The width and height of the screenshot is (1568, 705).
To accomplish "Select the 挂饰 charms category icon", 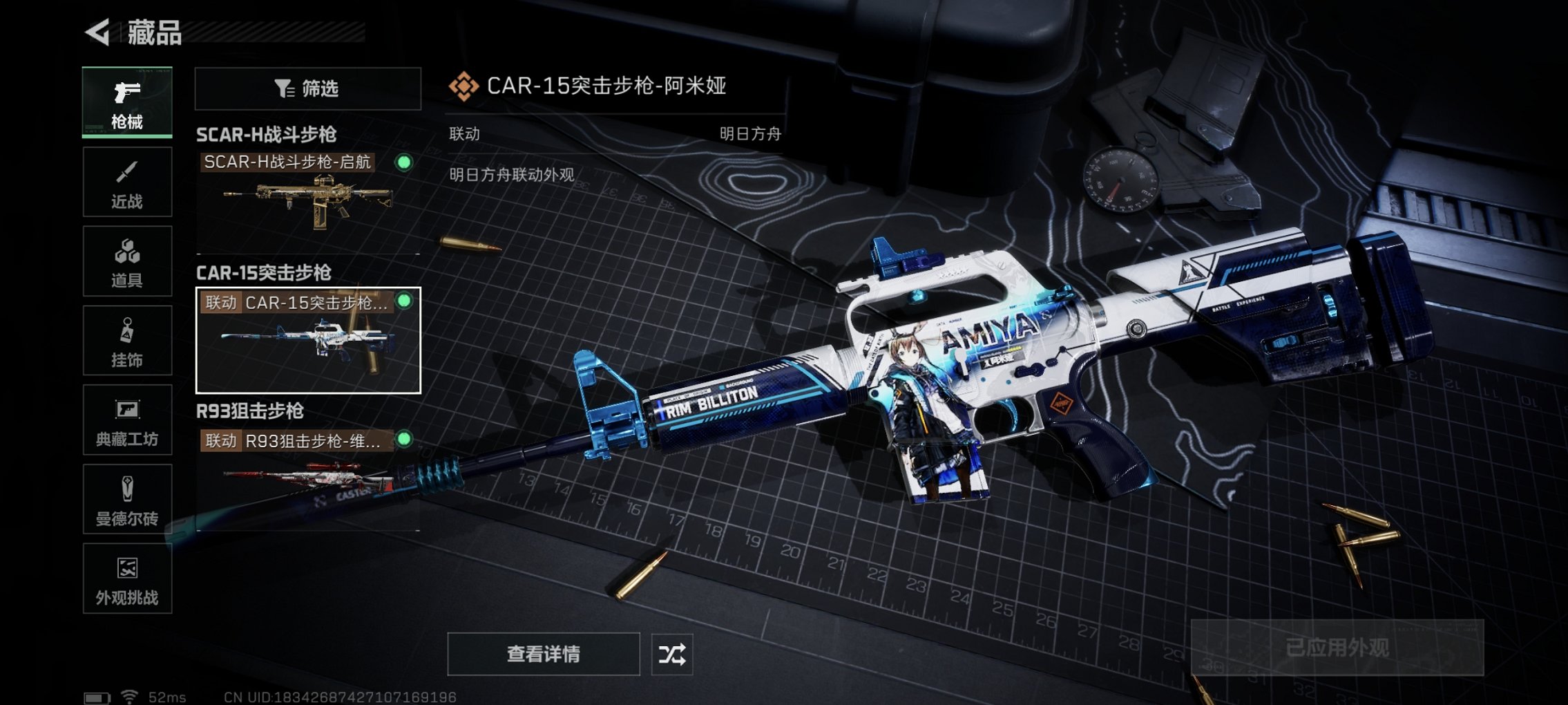I will pyautogui.click(x=126, y=340).
